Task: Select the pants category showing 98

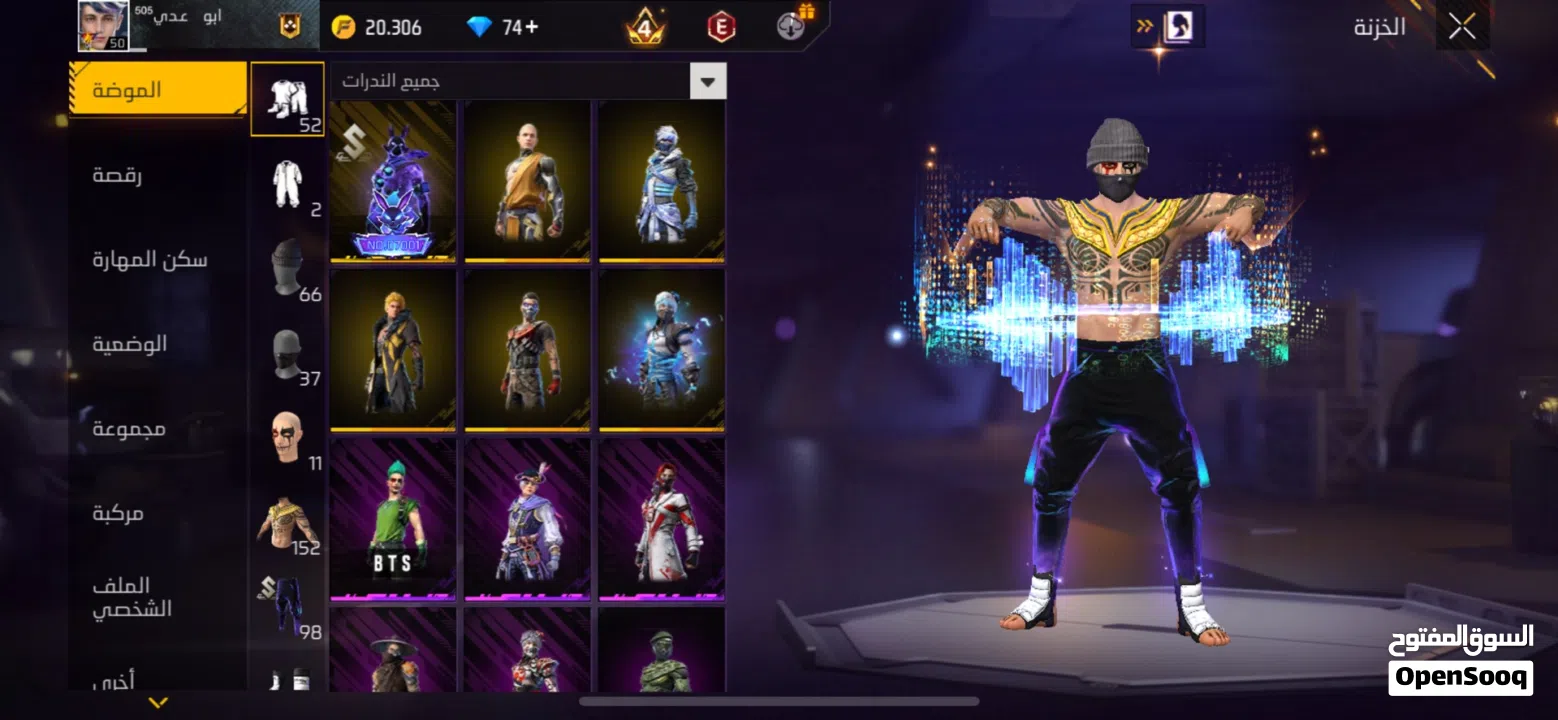Action: point(288,608)
